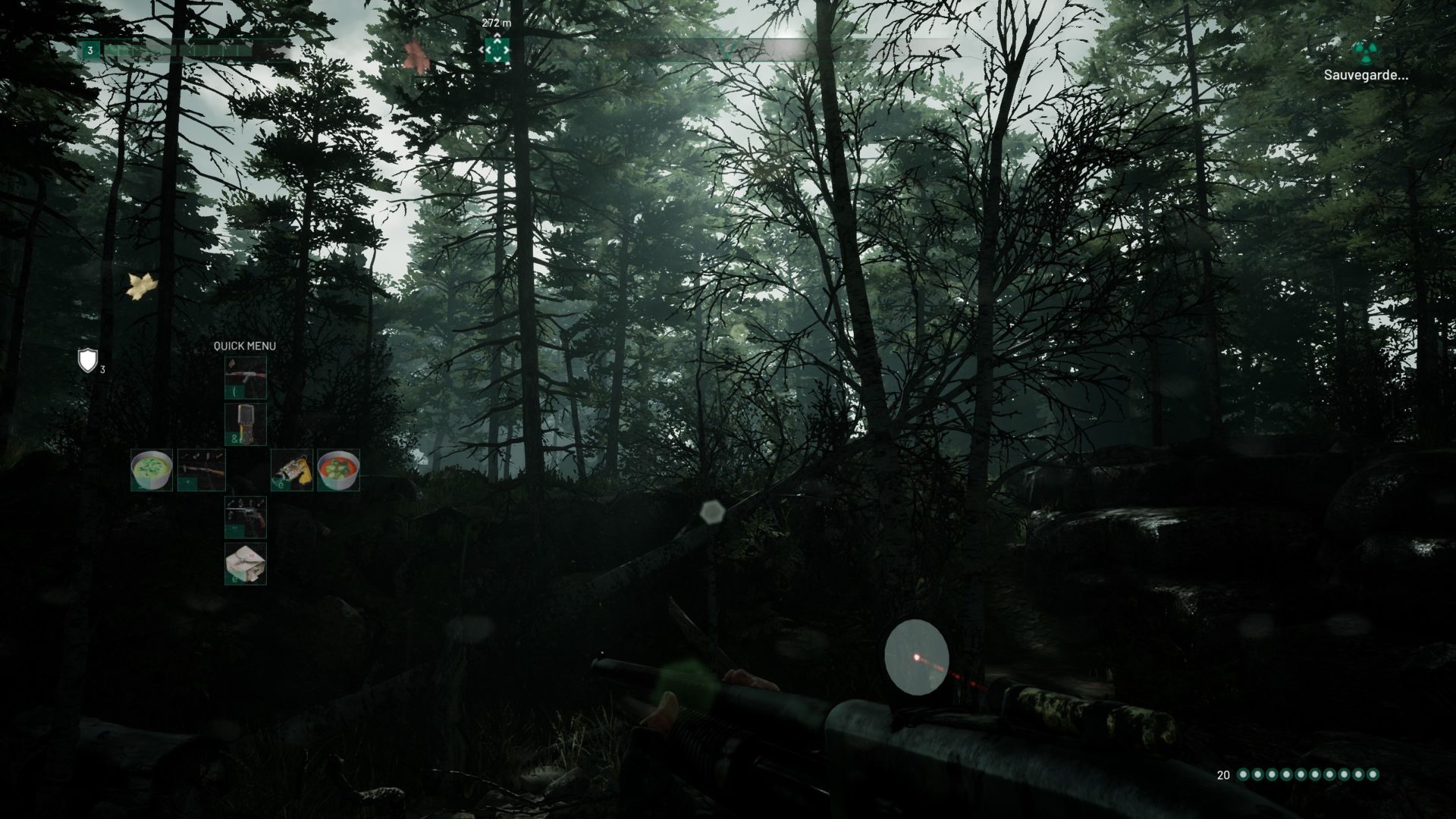Click the green objective marker on compass
This screenshot has height=819, width=1456.
point(497,50)
